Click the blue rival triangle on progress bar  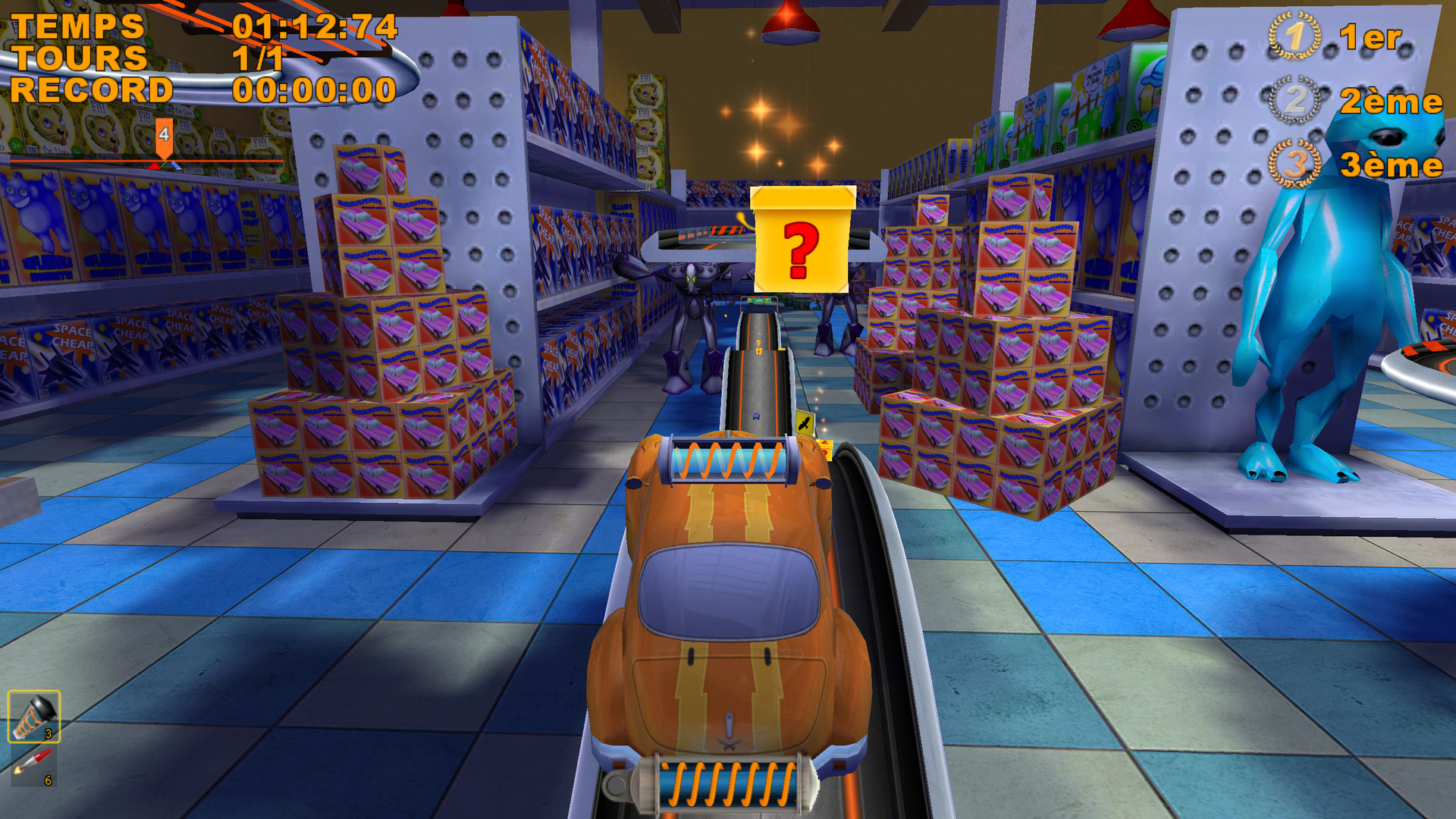click(x=176, y=166)
